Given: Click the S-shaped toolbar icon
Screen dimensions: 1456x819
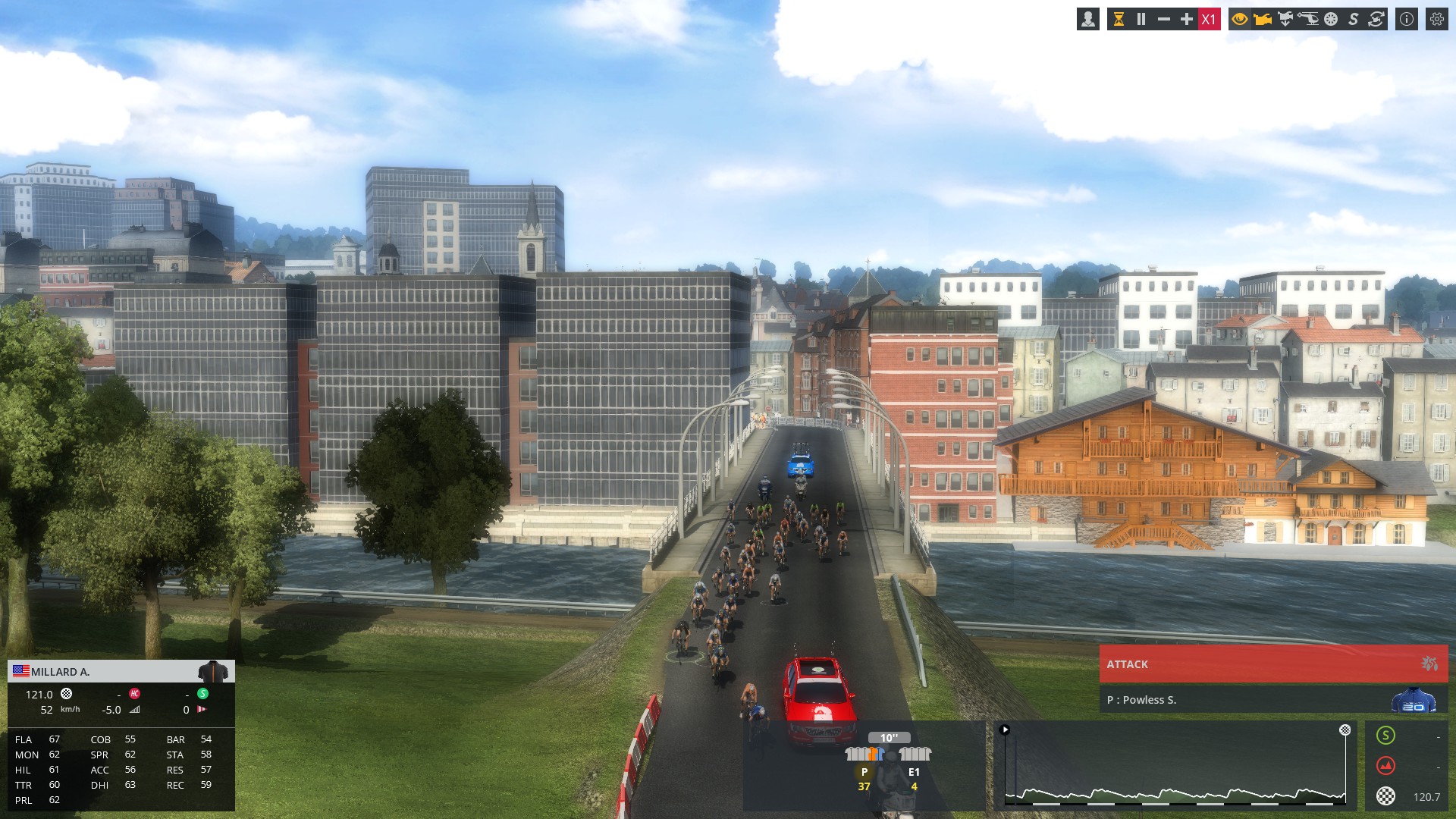Looking at the screenshot, I should pyautogui.click(x=1354, y=20).
